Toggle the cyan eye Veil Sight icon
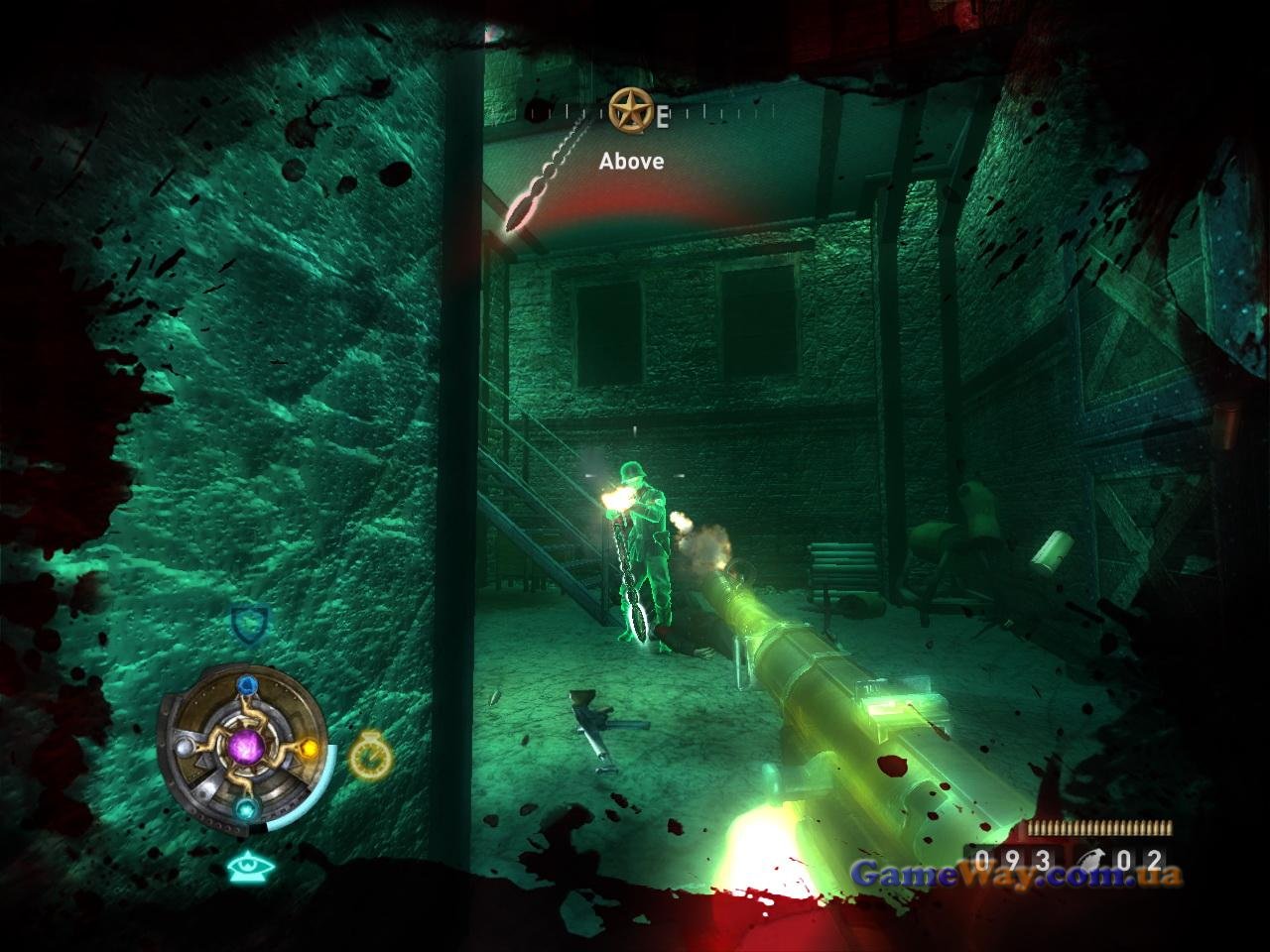Screen dimensions: 1270x952 point(249,869)
